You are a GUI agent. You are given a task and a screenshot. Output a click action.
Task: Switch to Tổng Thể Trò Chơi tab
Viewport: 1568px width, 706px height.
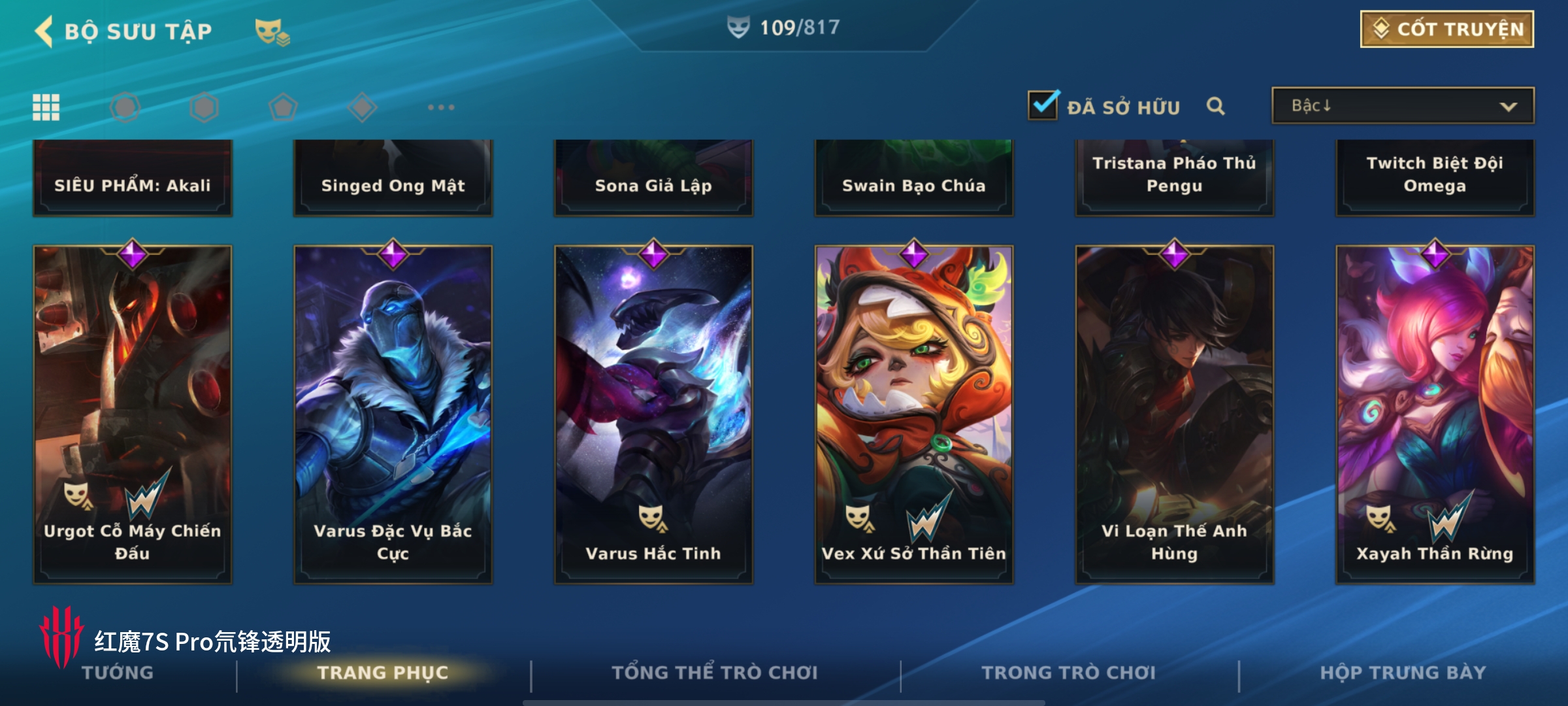(x=715, y=673)
